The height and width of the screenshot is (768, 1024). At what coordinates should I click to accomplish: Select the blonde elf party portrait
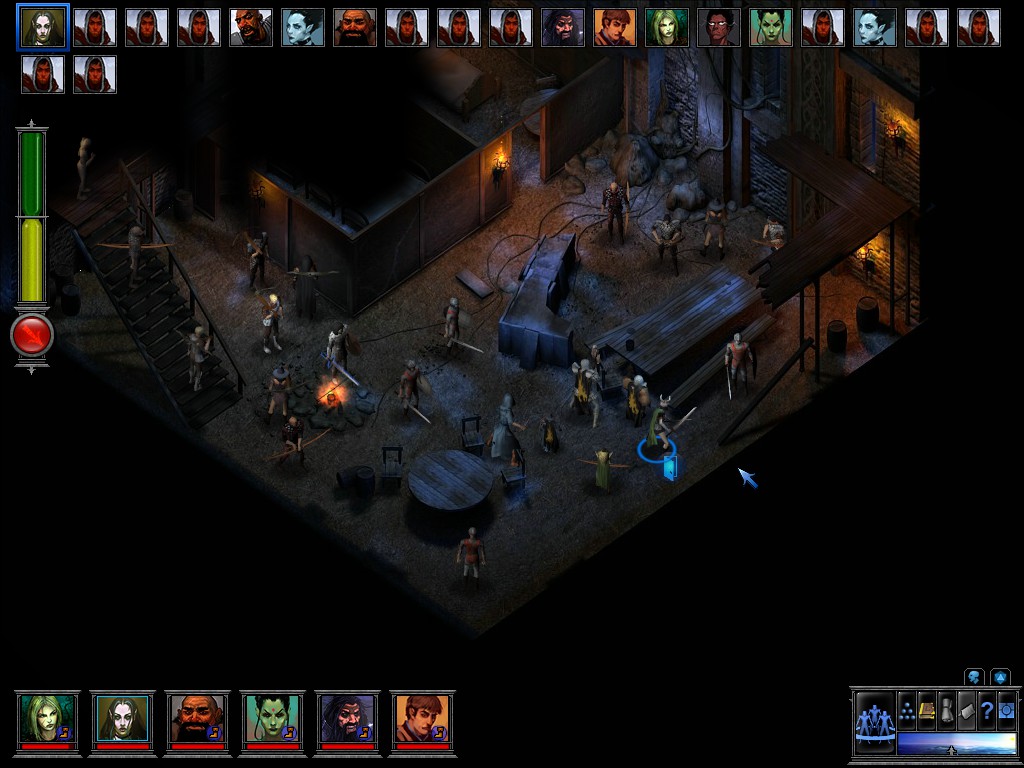(x=47, y=718)
